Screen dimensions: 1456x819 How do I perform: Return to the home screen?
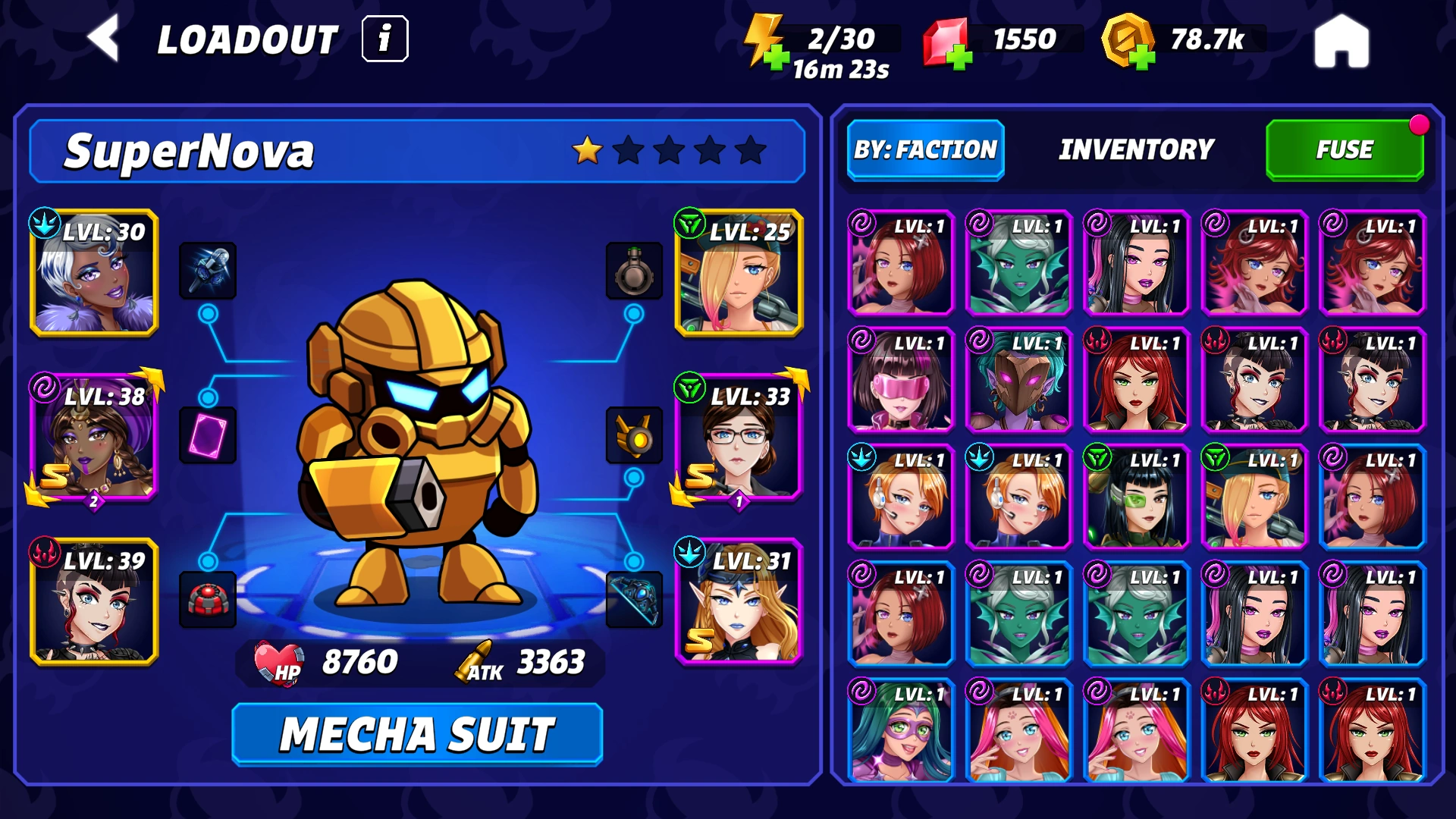tap(1341, 42)
